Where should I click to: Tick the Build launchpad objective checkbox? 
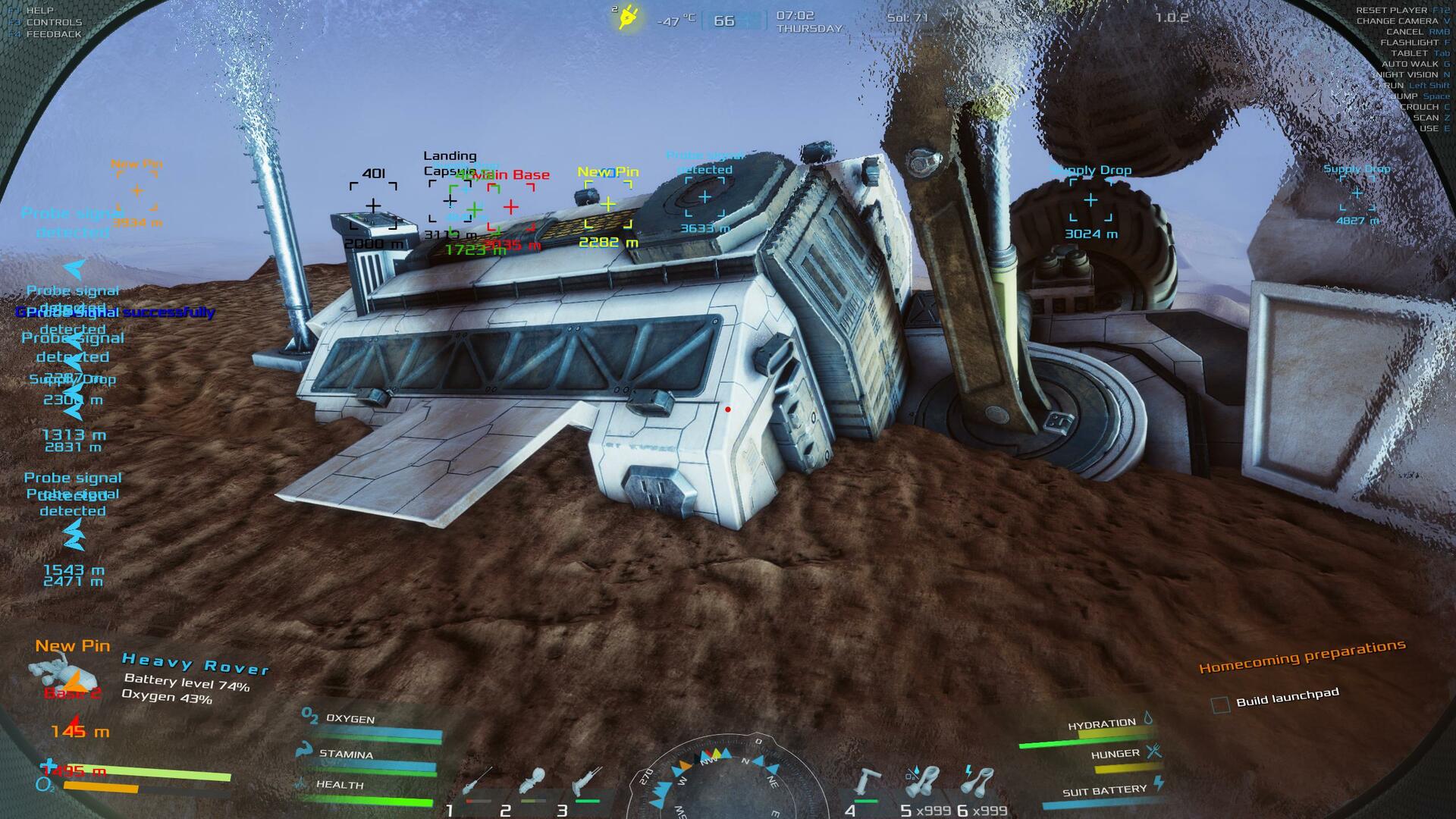pos(1220,705)
